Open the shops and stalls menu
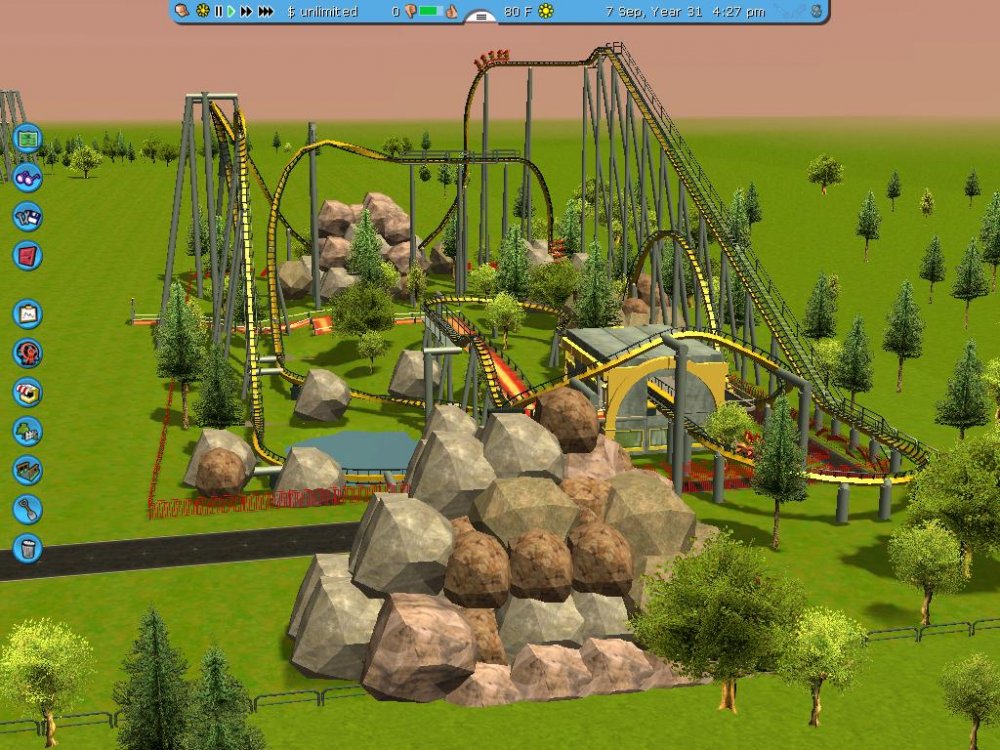The height and width of the screenshot is (750, 1000). point(27,391)
